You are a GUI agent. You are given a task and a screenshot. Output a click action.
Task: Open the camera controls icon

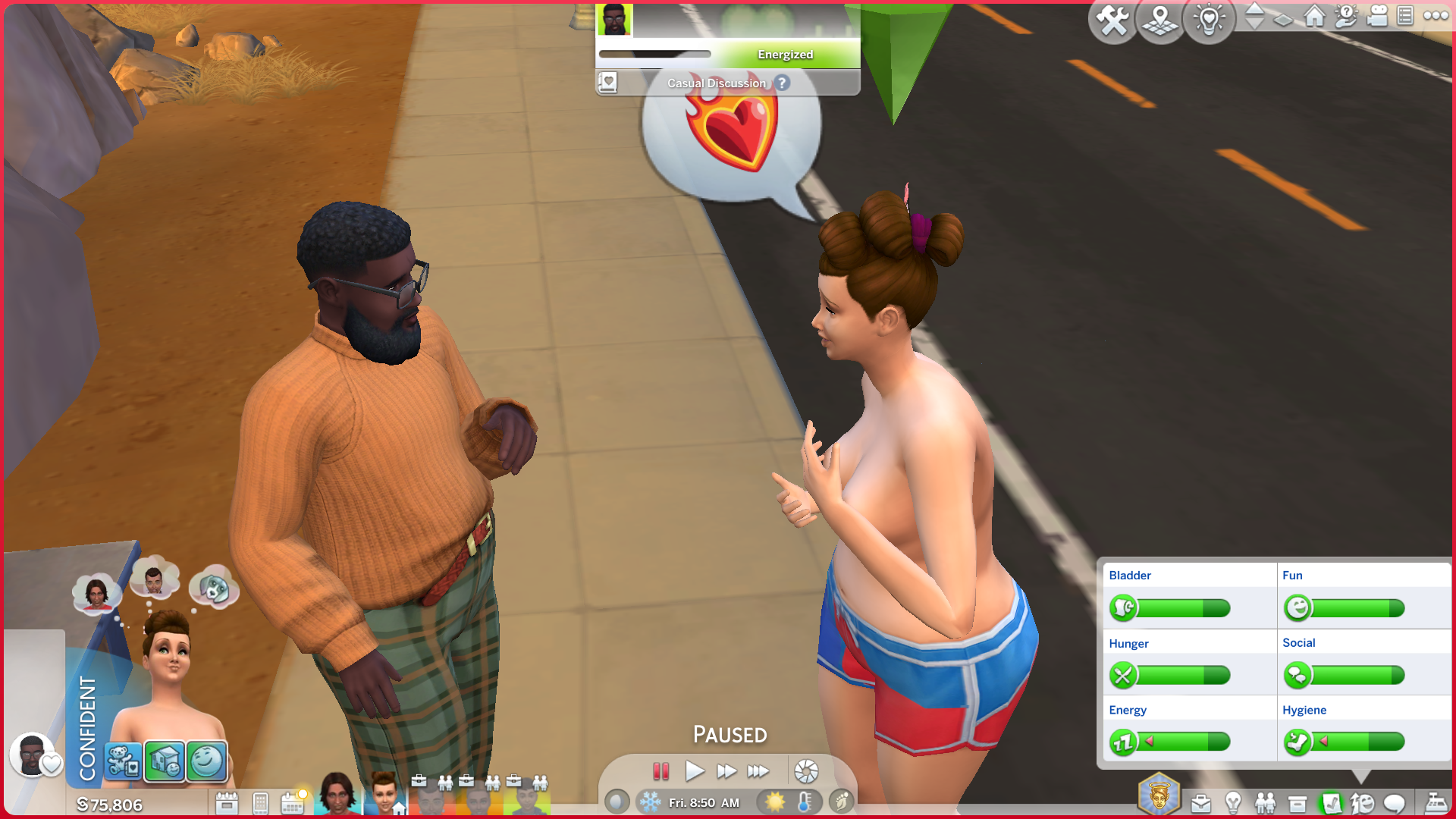[1376, 16]
